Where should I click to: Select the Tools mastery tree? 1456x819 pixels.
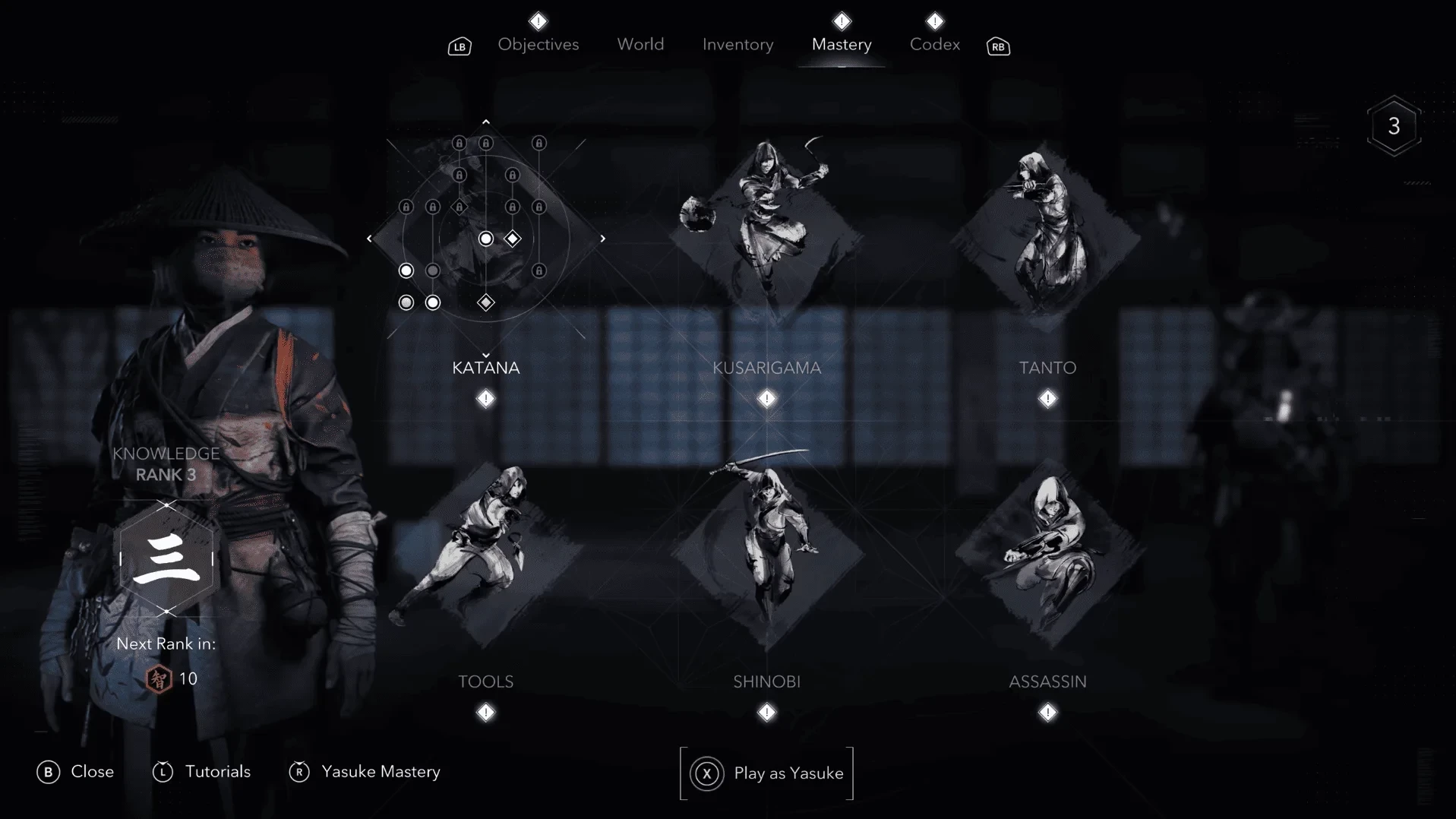pos(485,552)
